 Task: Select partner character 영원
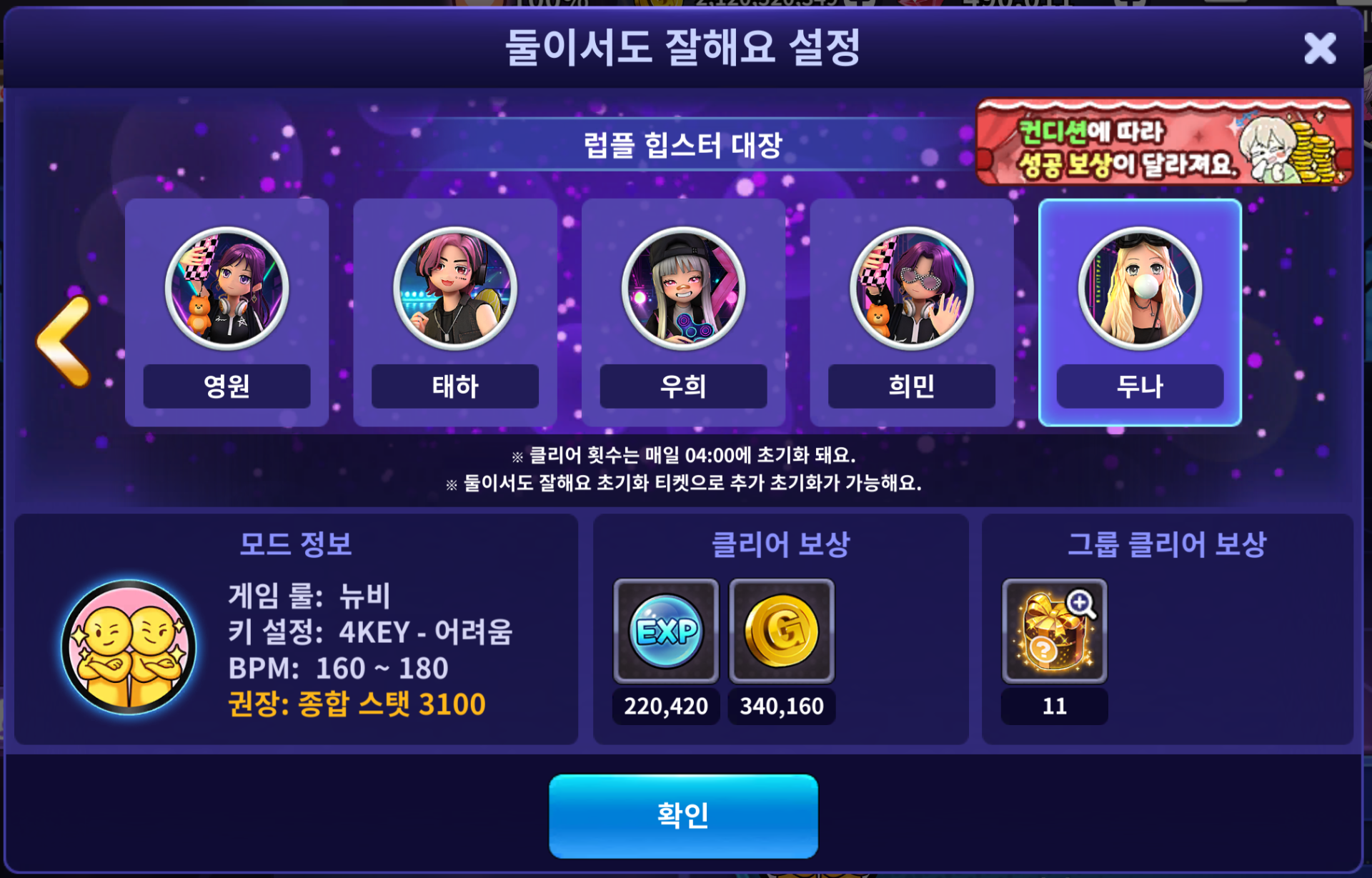point(227,312)
